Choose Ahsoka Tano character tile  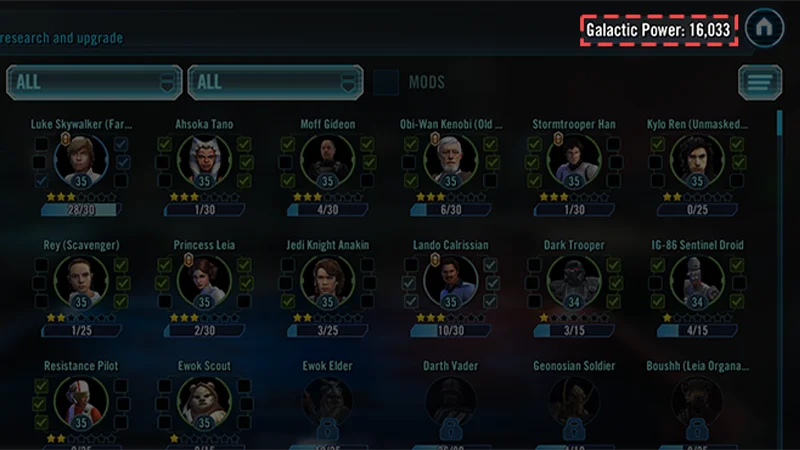[x=204, y=158]
